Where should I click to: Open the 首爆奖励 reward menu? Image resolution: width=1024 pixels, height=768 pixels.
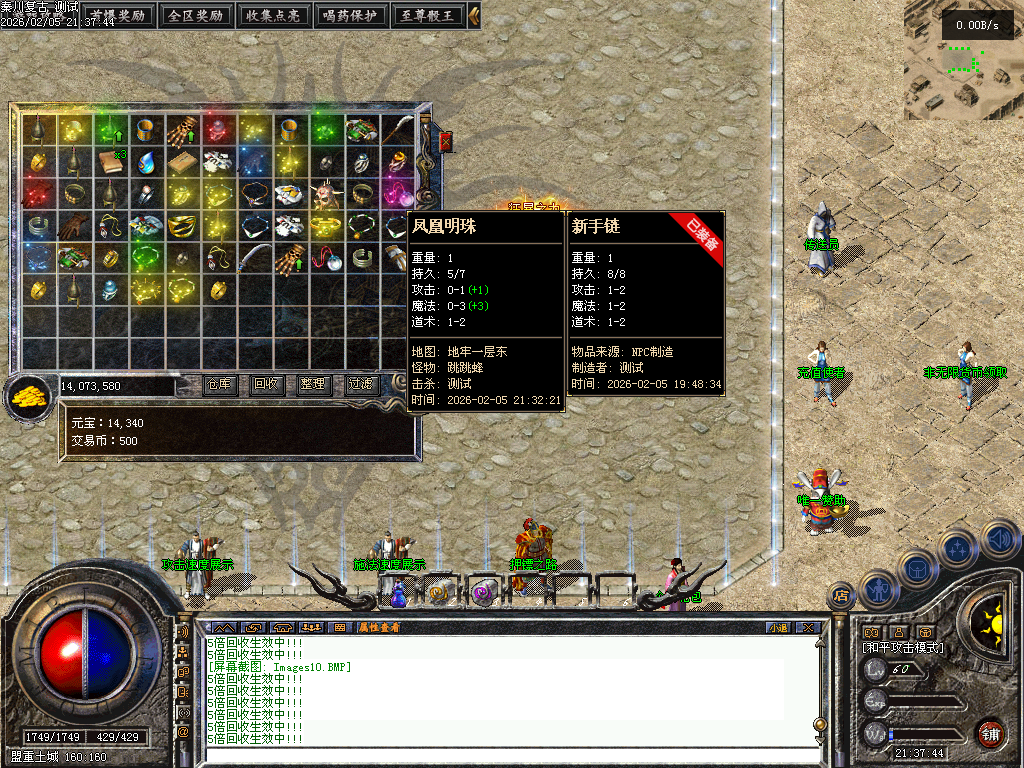118,16
